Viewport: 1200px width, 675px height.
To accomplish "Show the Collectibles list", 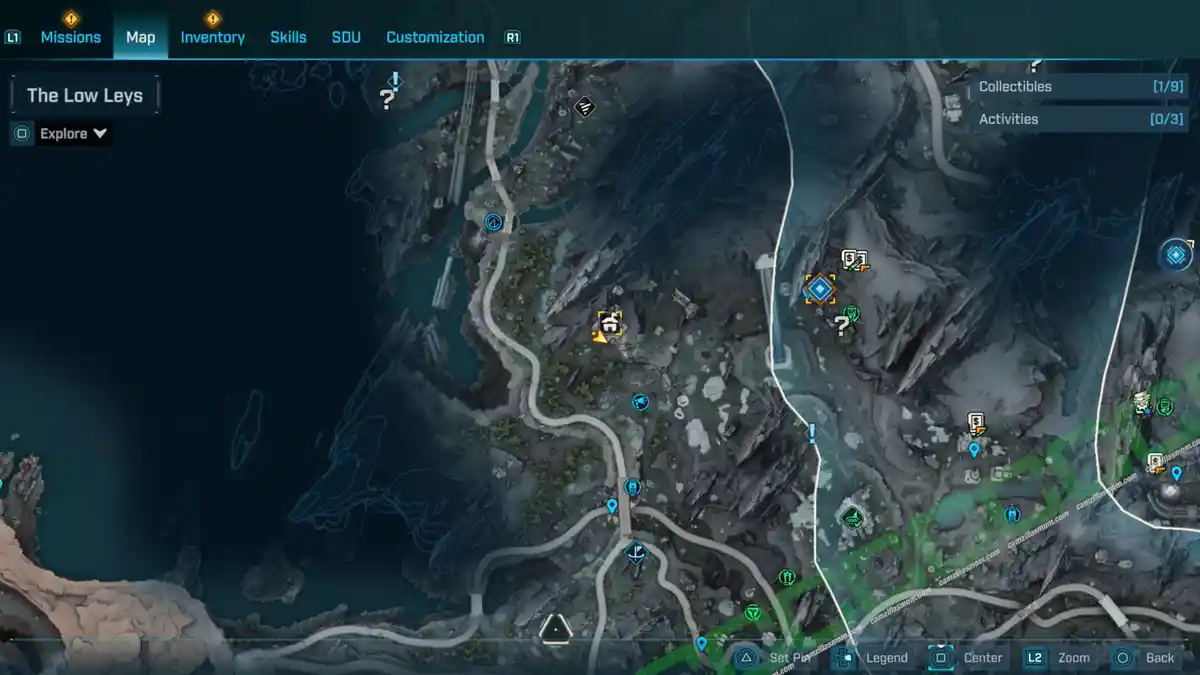I will click(1068, 87).
